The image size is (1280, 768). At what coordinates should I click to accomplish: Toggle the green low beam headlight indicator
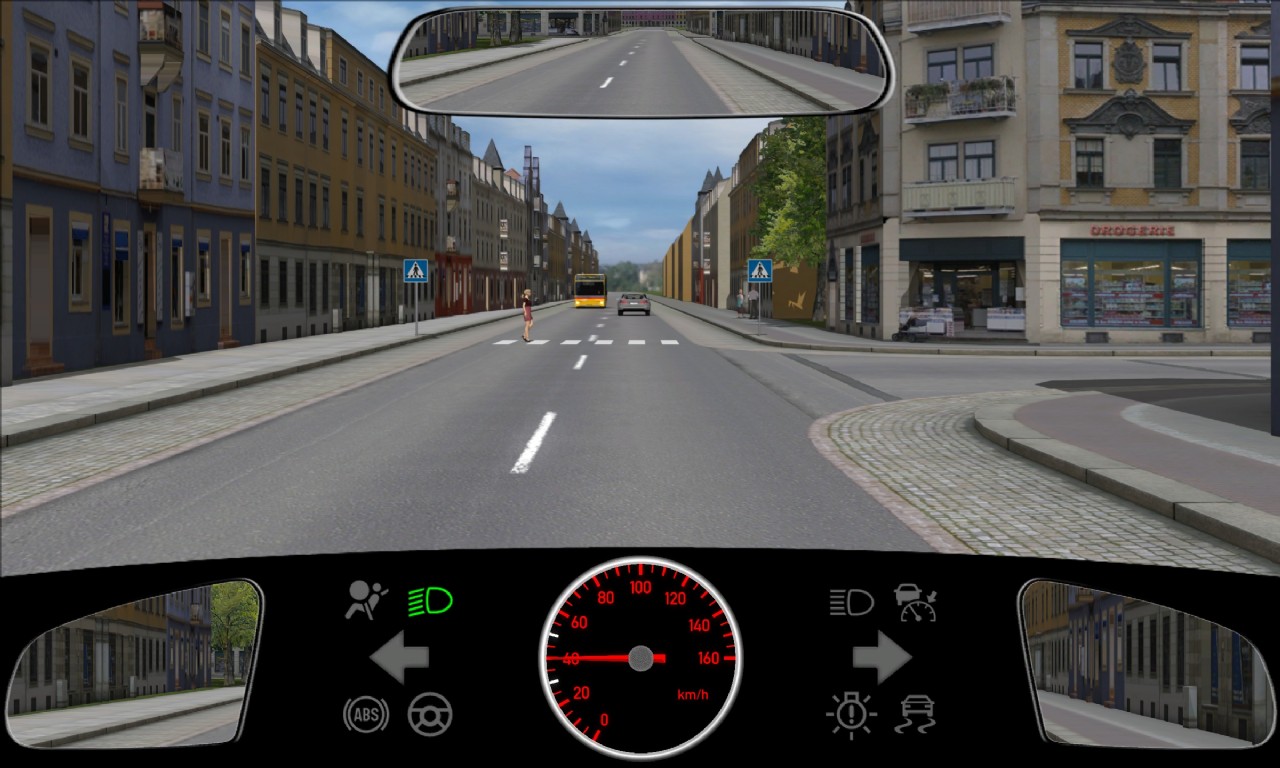tap(430, 601)
